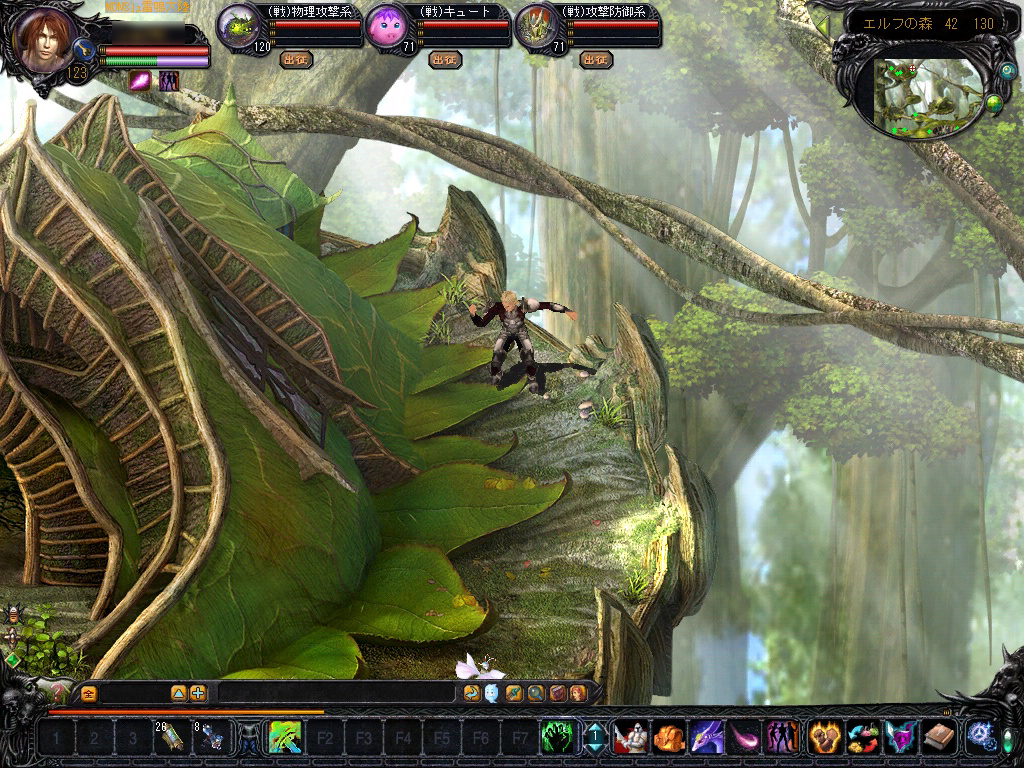Toggle the hotbar page up-down arrows
The height and width of the screenshot is (768, 1024).
(595, 739)
